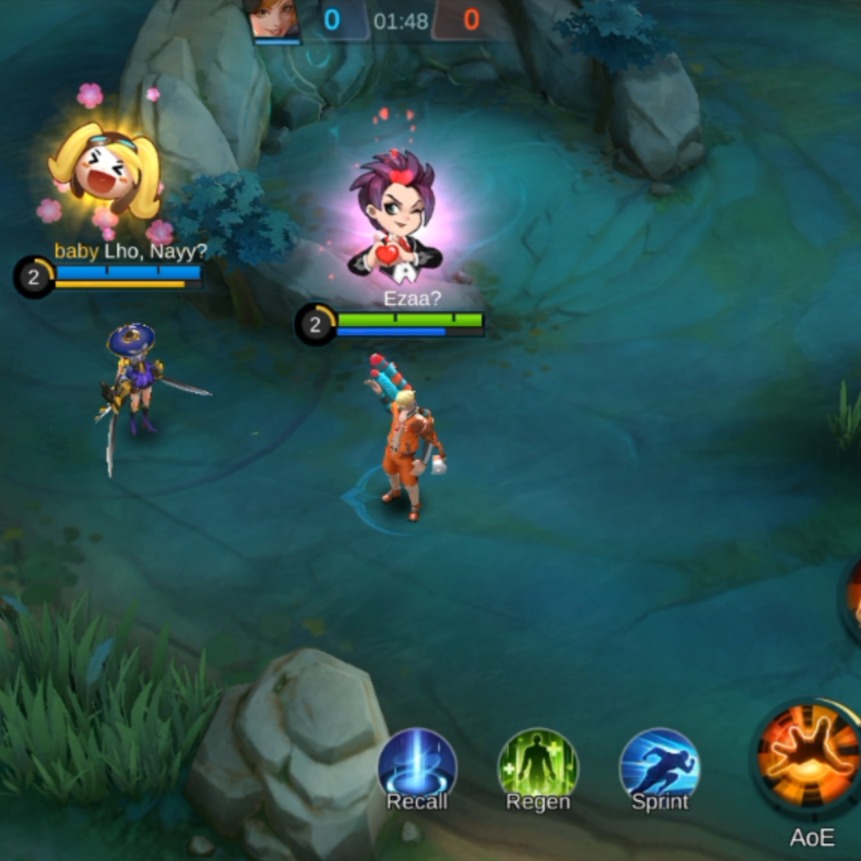861x861 pixels.
Task: Activate the Recall spell
Action: click(x=417, y=765)
